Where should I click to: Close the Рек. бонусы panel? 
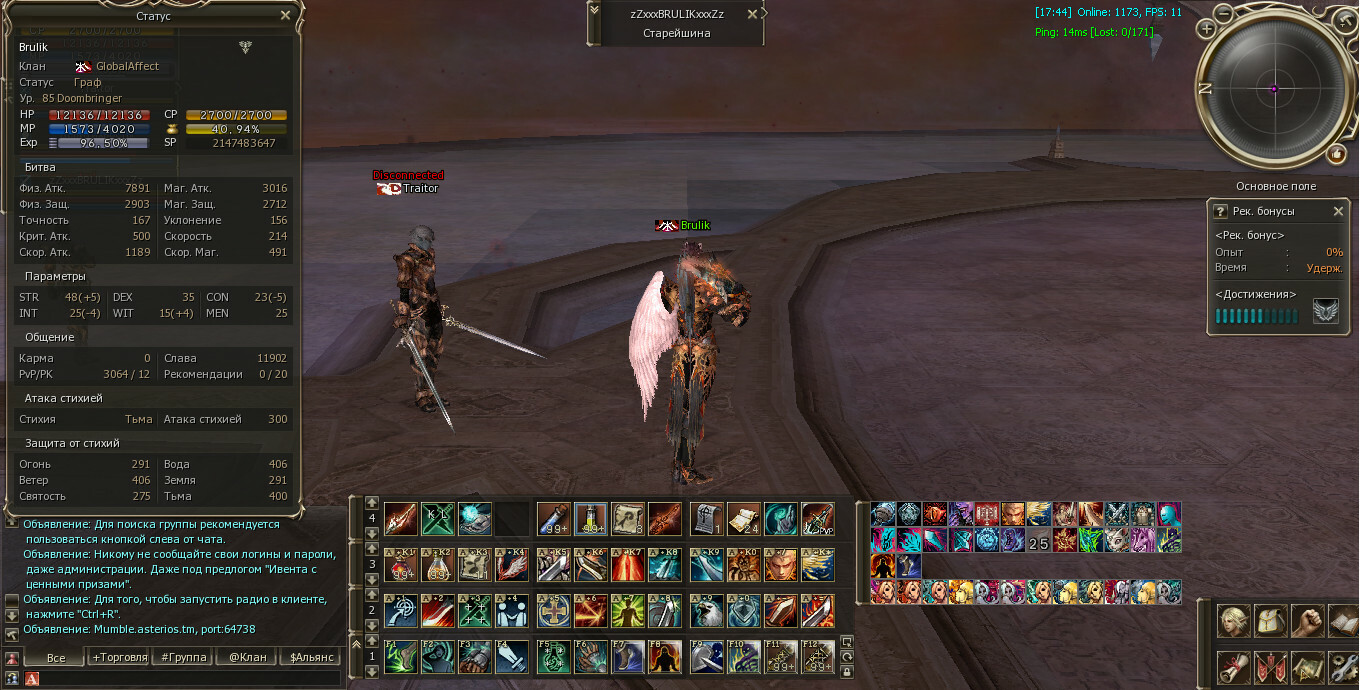[1339, 212]
